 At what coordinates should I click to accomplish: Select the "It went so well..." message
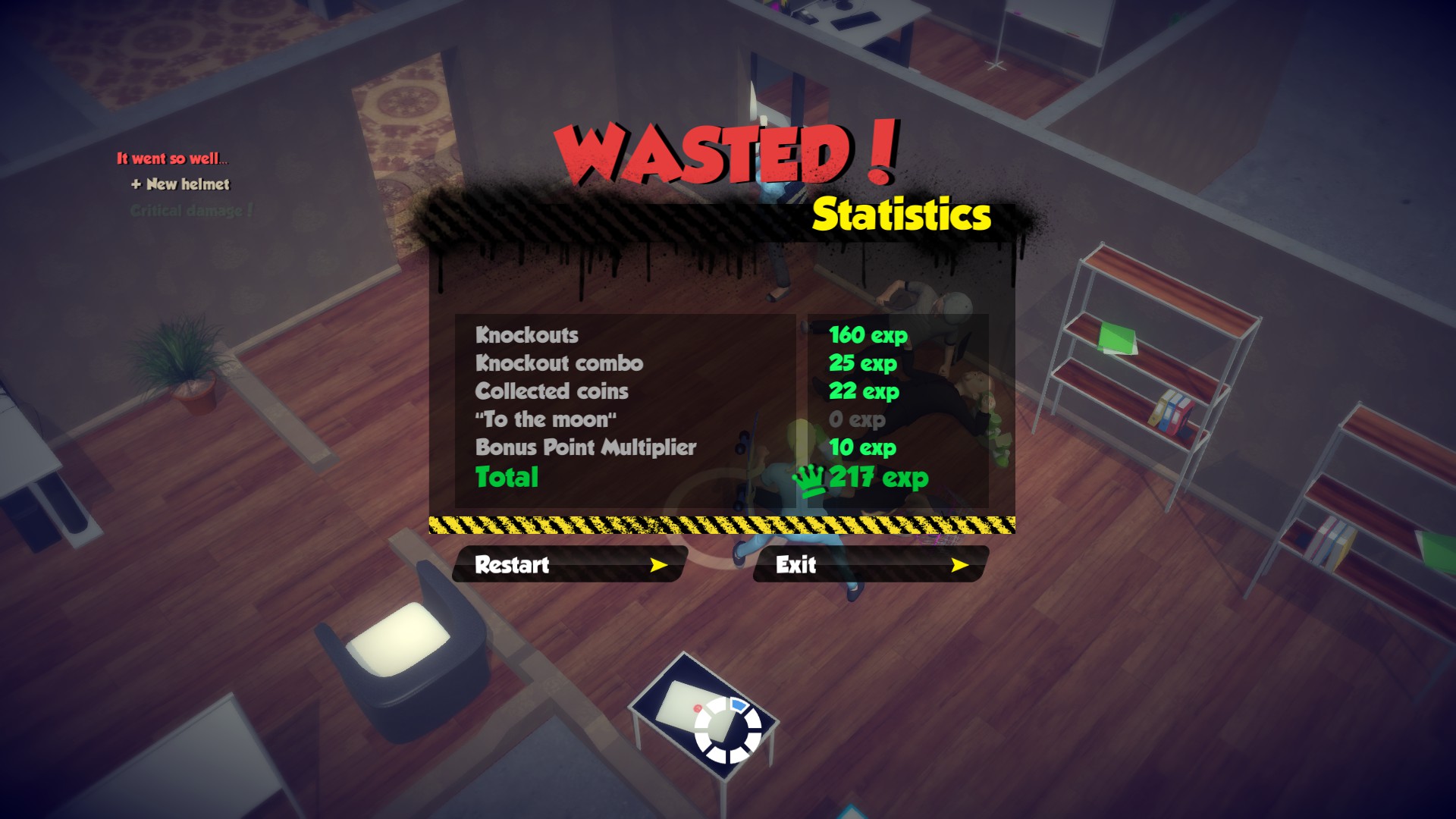tap(174, 157)
